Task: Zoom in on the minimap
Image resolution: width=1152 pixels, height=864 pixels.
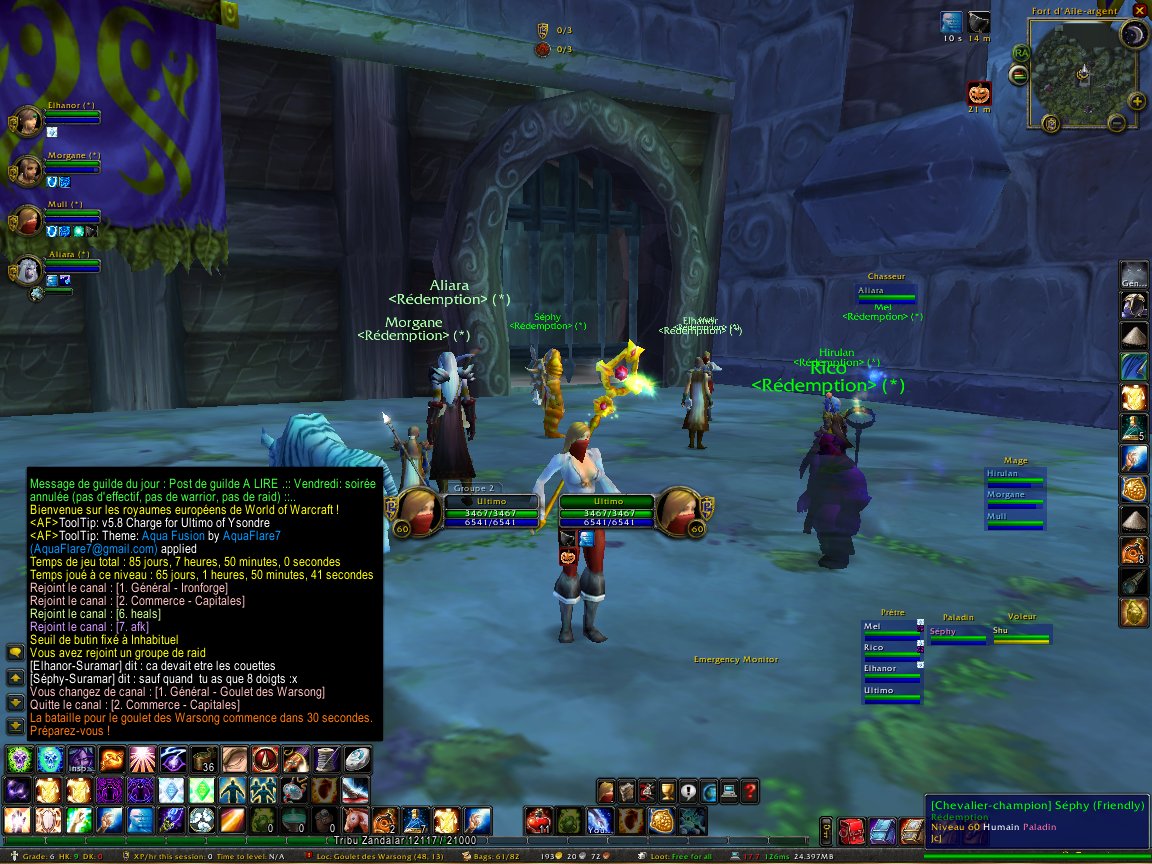Action: click(x=1137, y=100)
